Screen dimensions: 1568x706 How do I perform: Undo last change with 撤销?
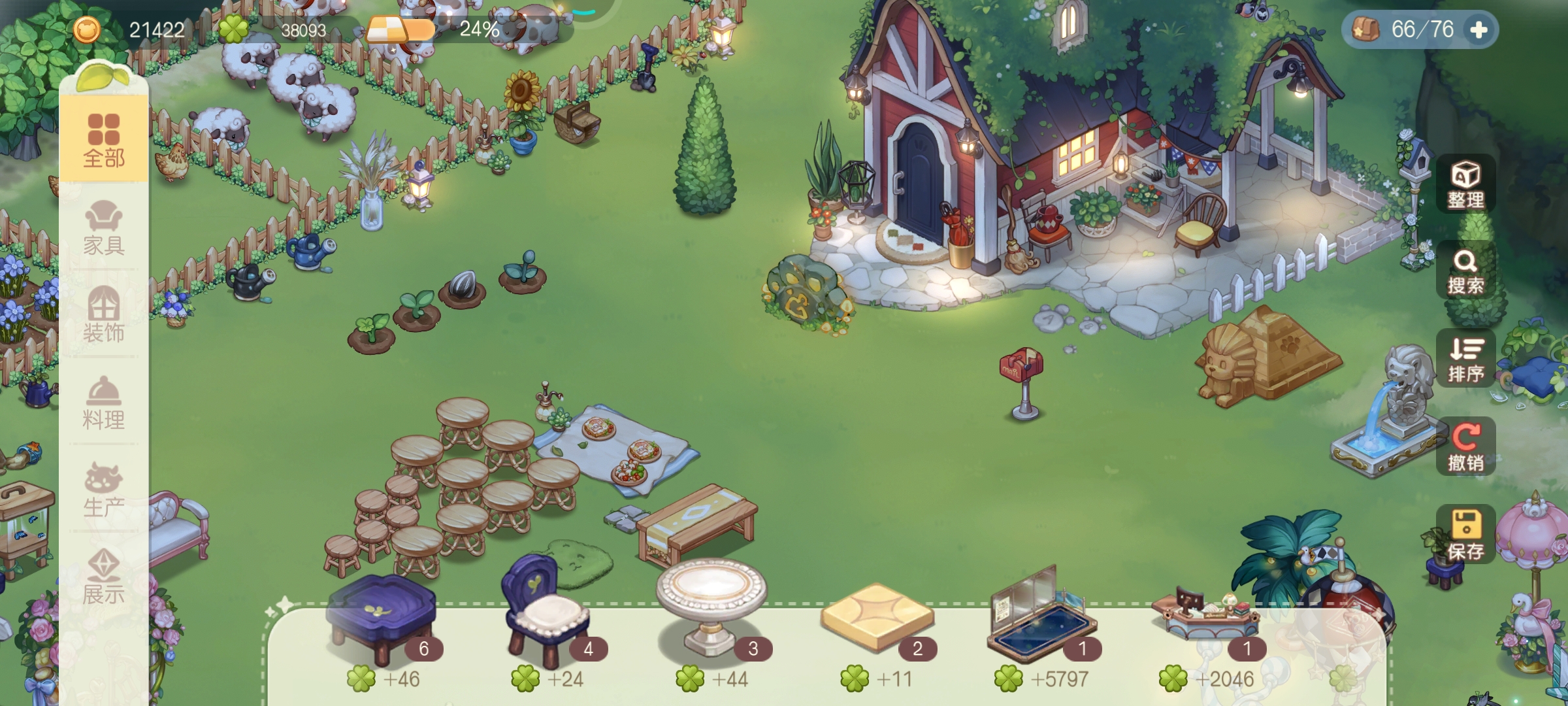pos(1465,447)
